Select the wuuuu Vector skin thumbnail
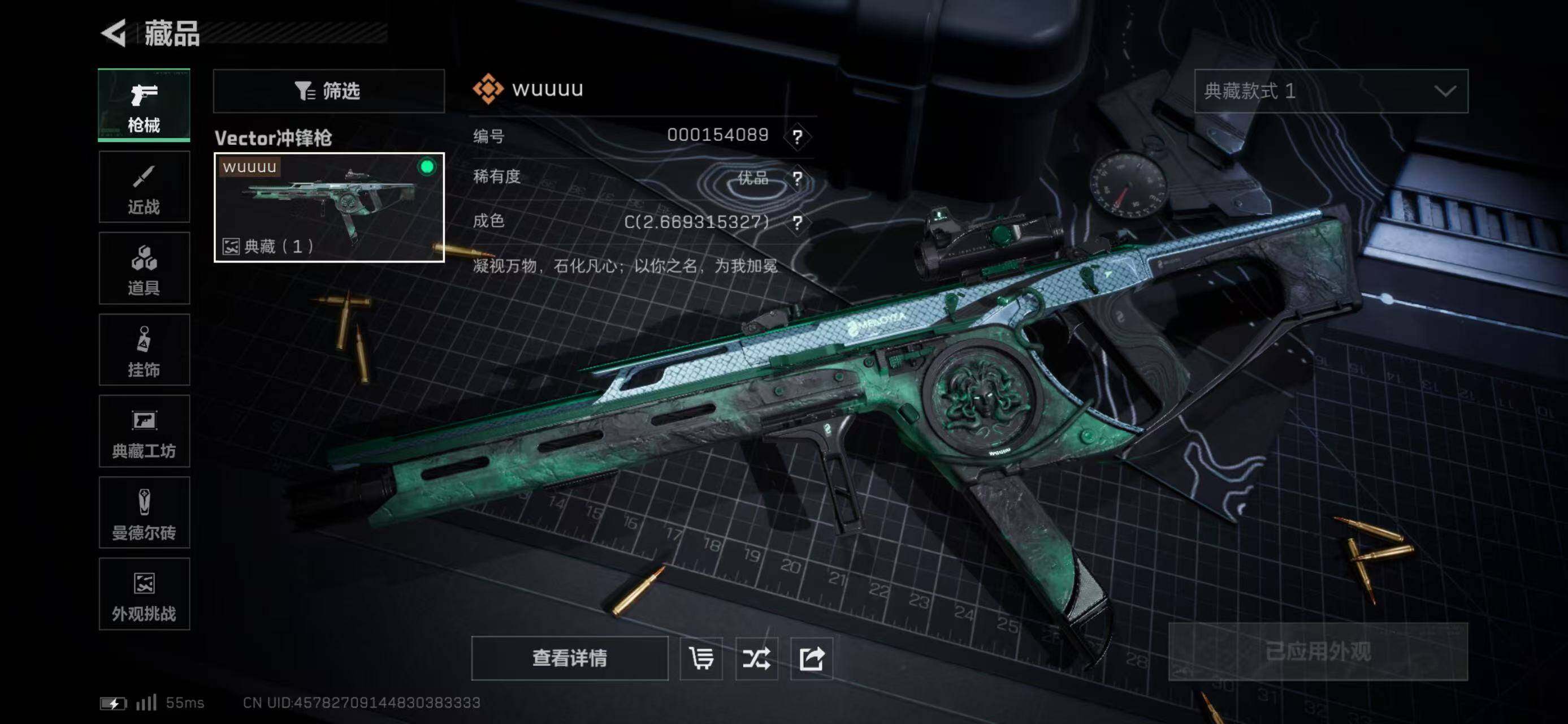Screen dimensions: 1568x724 [329, 208]
